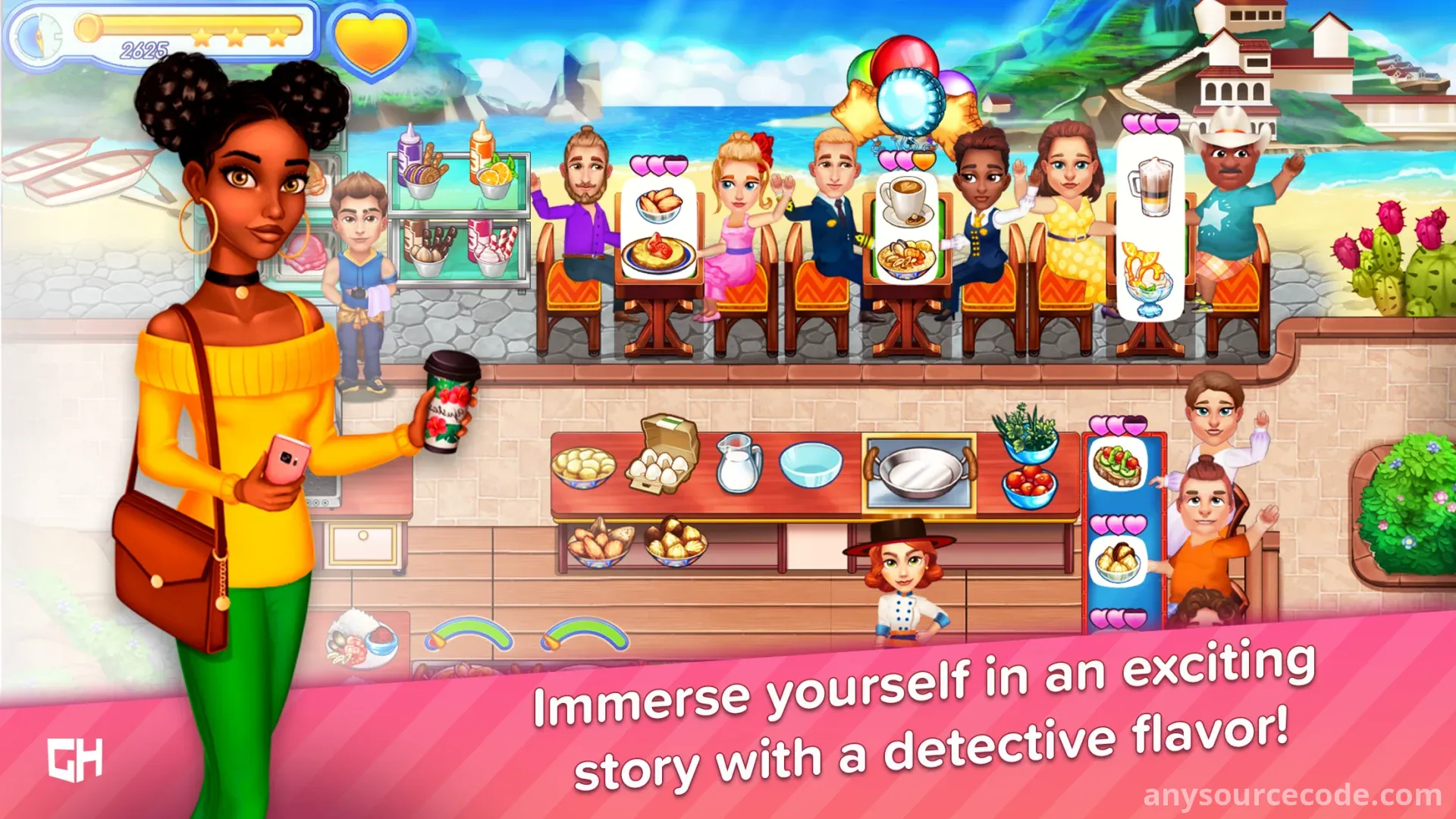Choose the green herbs bowl

[1028, 432]
